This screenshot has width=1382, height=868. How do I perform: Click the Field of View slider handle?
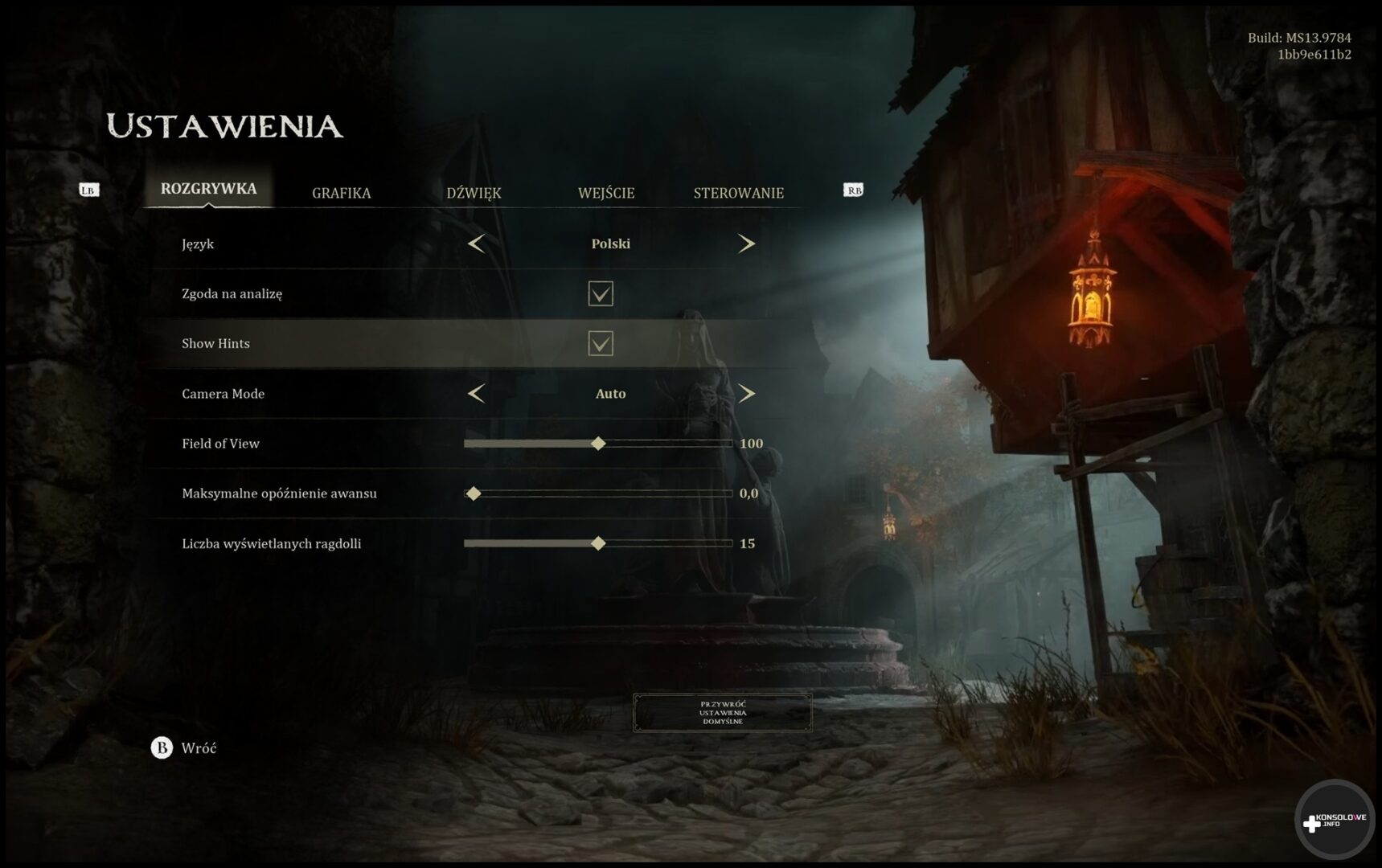click(598, 444)
